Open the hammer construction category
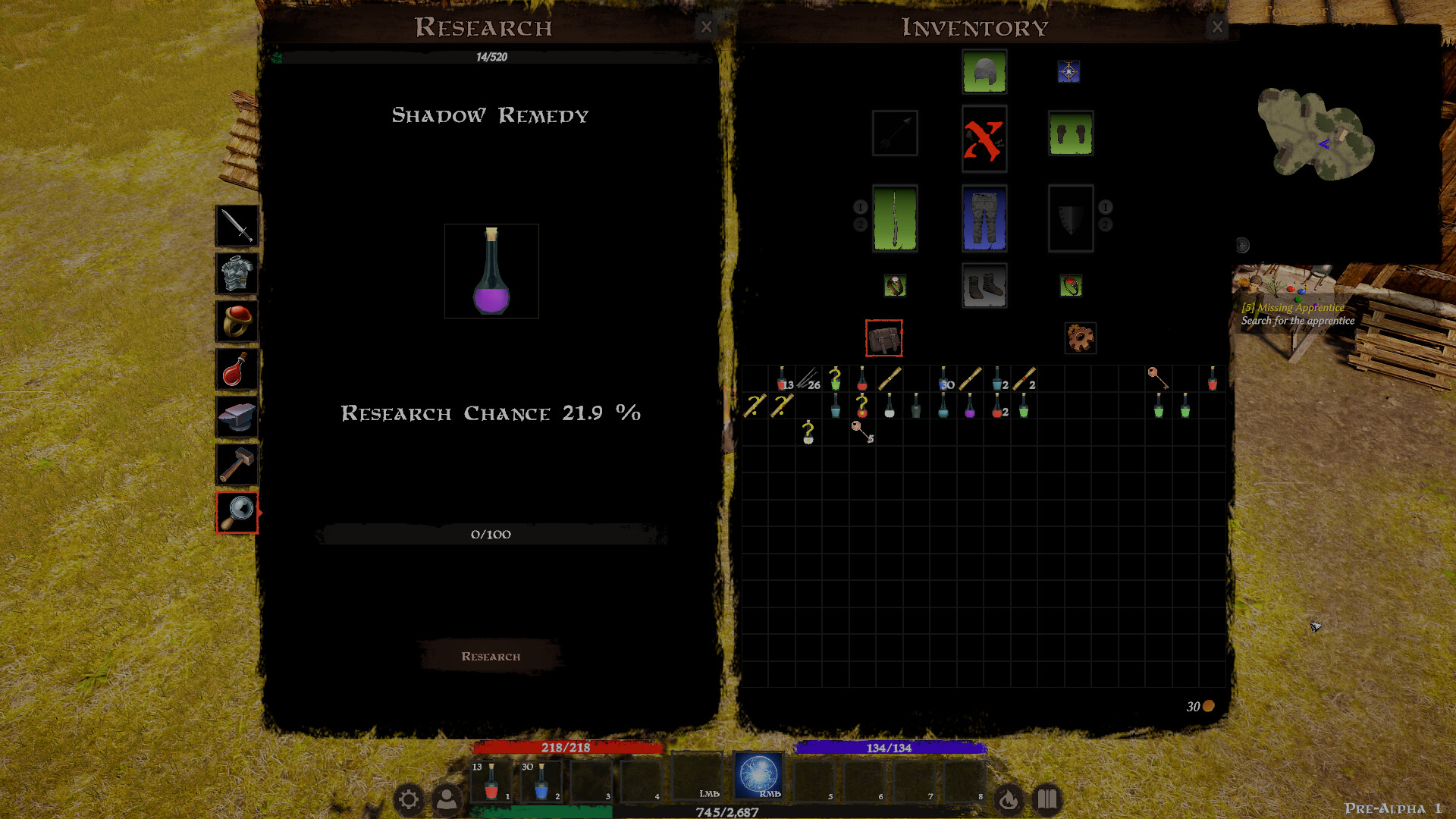This screenshot has height=819, width=1456. tap(236, 464)
